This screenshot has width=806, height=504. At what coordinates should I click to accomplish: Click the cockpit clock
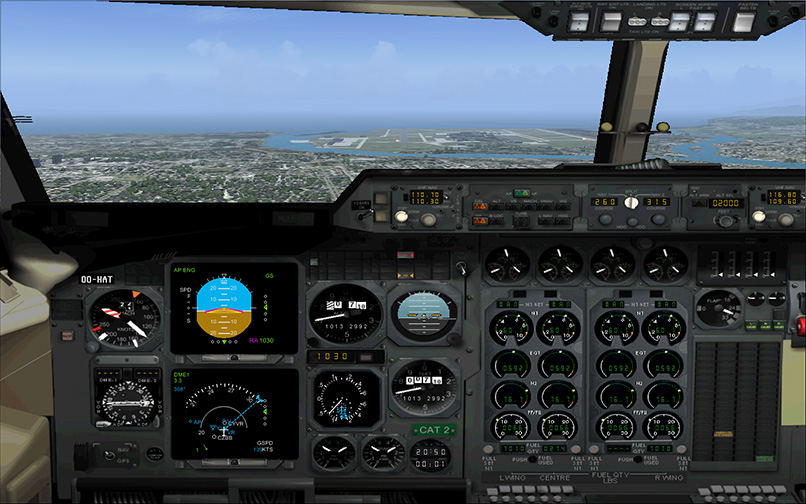430,457
